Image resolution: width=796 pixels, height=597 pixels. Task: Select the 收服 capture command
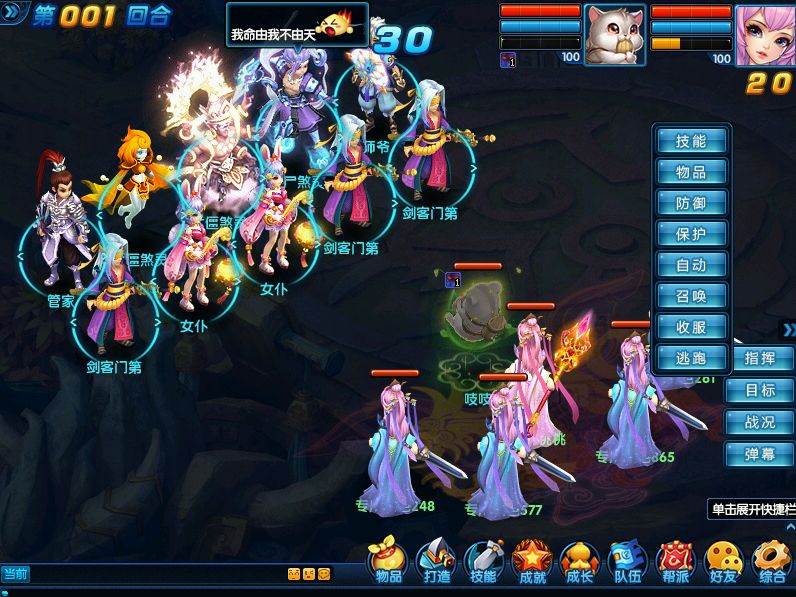(691, 328)
